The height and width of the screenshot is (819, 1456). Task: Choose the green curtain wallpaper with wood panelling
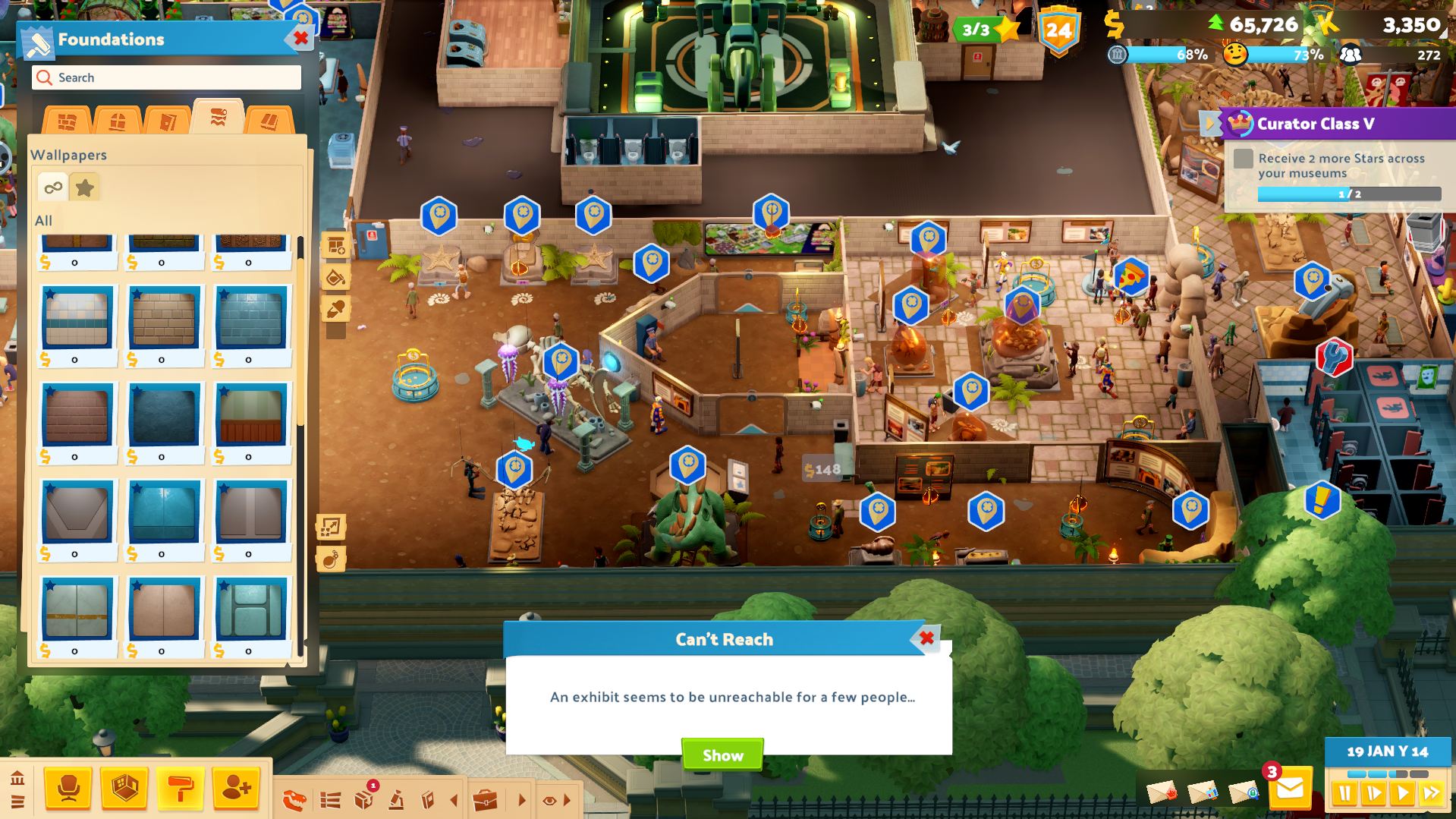coord(251,416)
